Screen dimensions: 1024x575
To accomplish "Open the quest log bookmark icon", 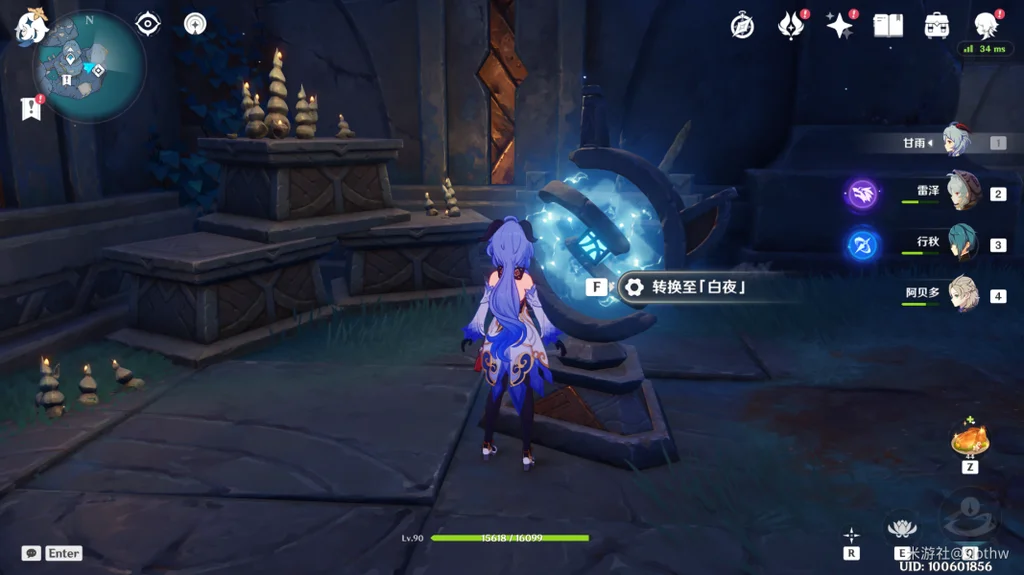I will pos(30,109).
